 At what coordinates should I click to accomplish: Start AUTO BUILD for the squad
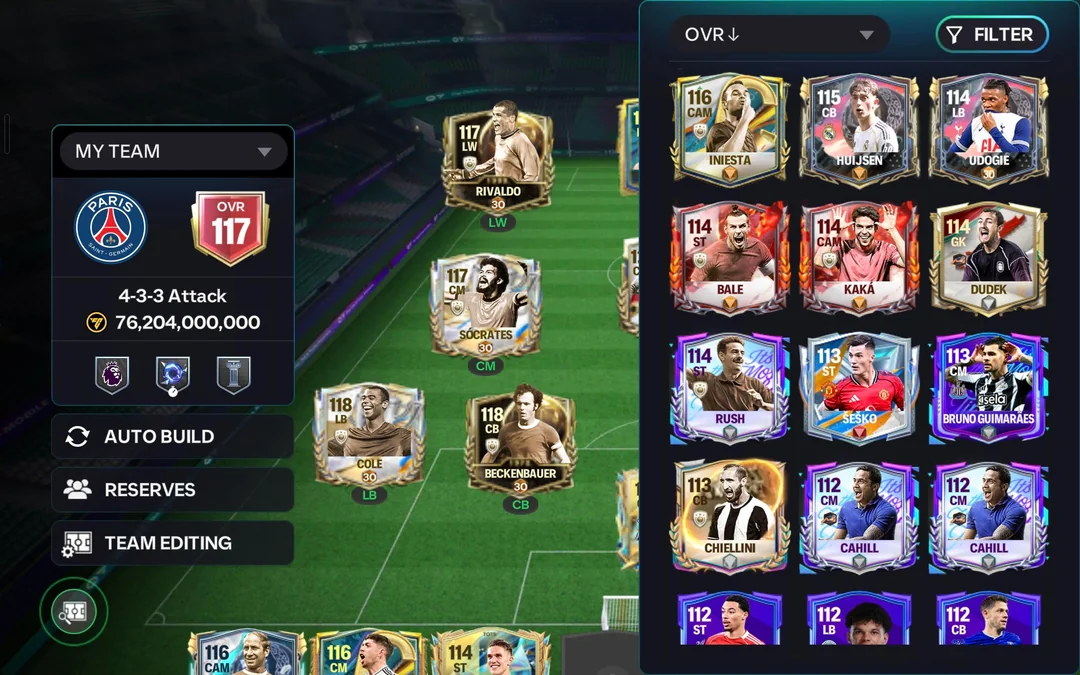tap(172, 437)
